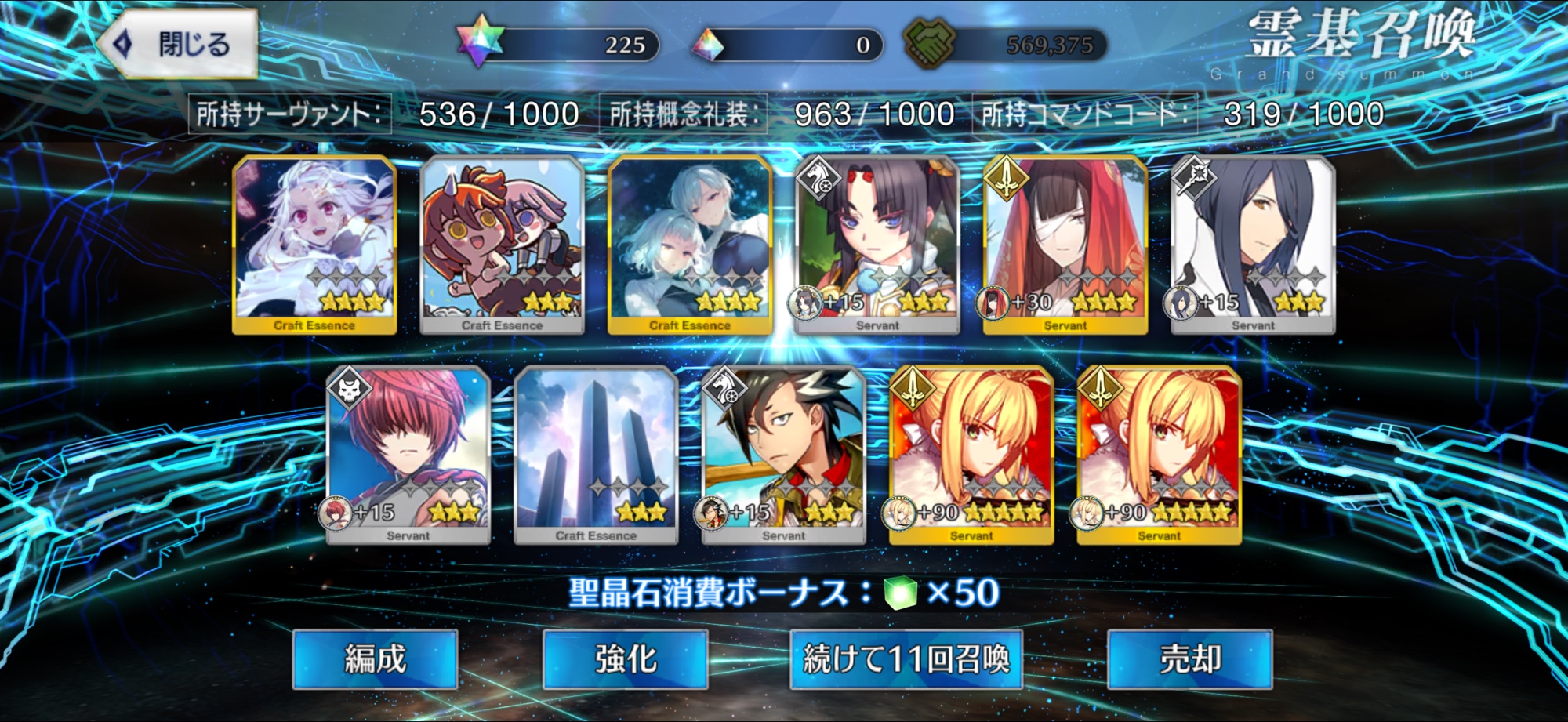This screenshot has width=1568, height=722.
Task: Go to the 強化 enhancement screen
Action: pyautogui.click(x=625, y=659)
